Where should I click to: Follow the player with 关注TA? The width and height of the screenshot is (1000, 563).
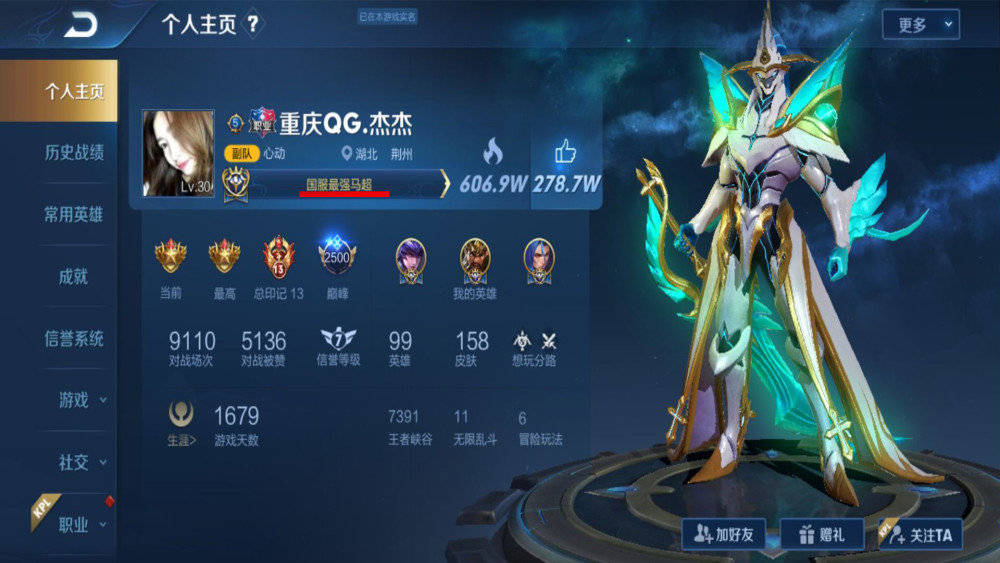(919, 535)
